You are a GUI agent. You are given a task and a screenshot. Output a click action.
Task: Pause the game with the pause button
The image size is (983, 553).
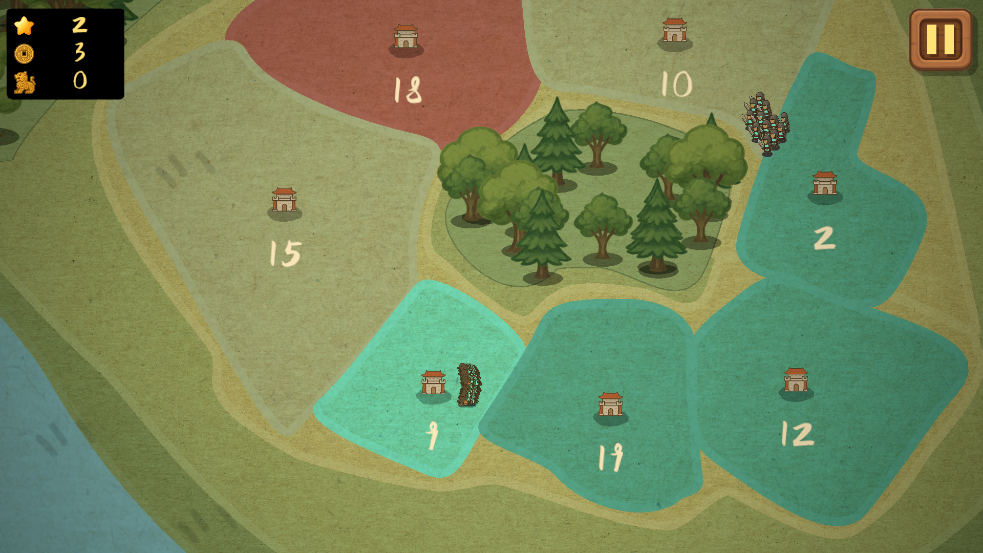pos(940,39)
